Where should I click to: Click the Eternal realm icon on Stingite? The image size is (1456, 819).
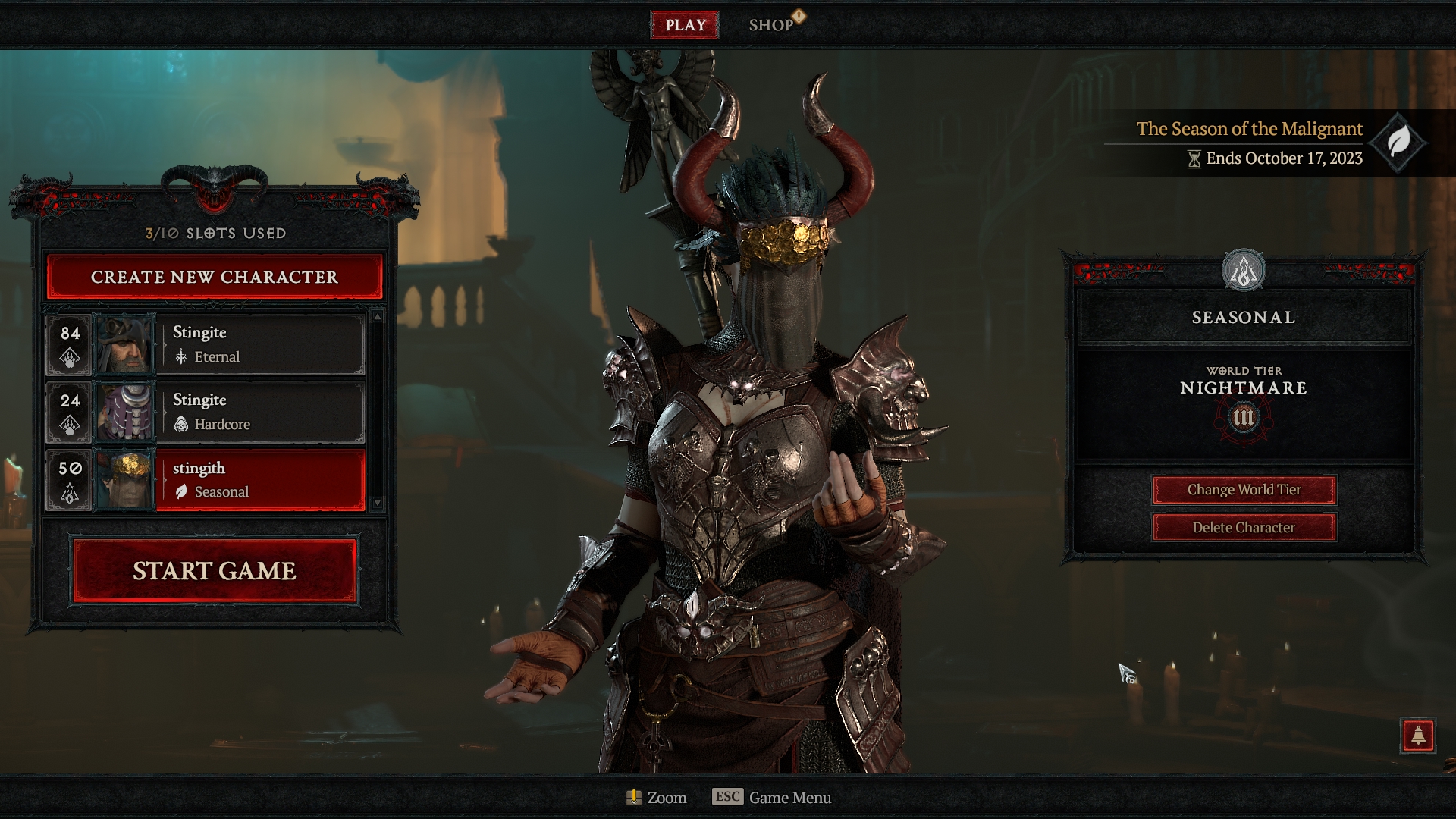183,356
